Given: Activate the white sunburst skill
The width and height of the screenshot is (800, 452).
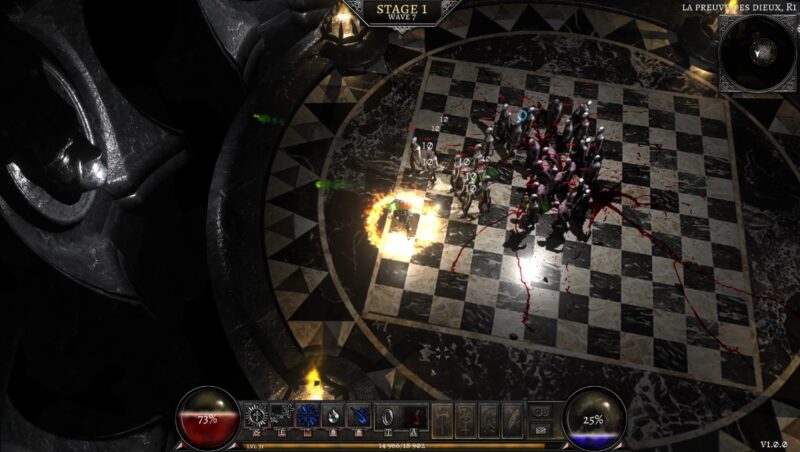Looking at the screenshot, I should click(256, 415).
